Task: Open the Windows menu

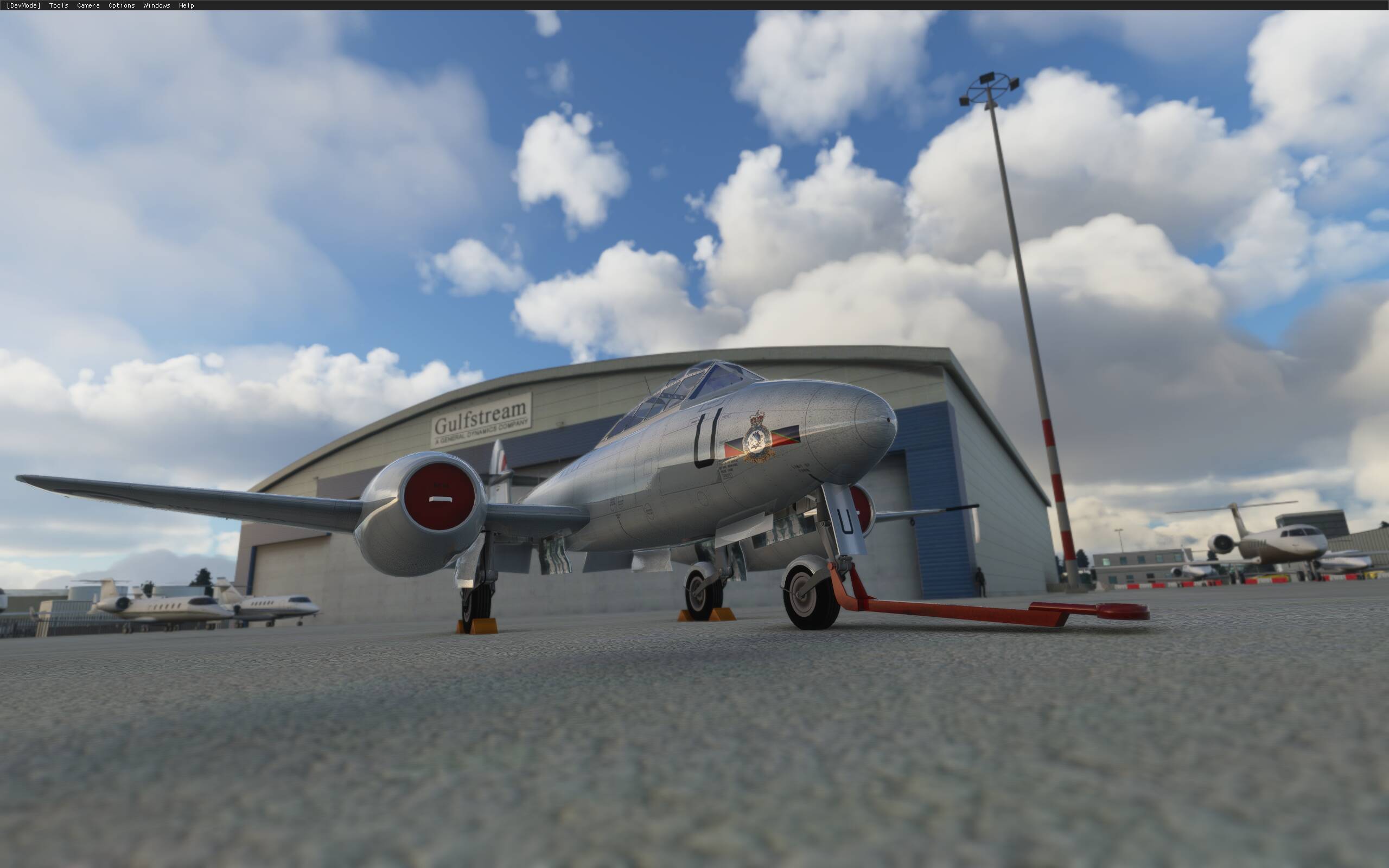Action: point(156,5)
